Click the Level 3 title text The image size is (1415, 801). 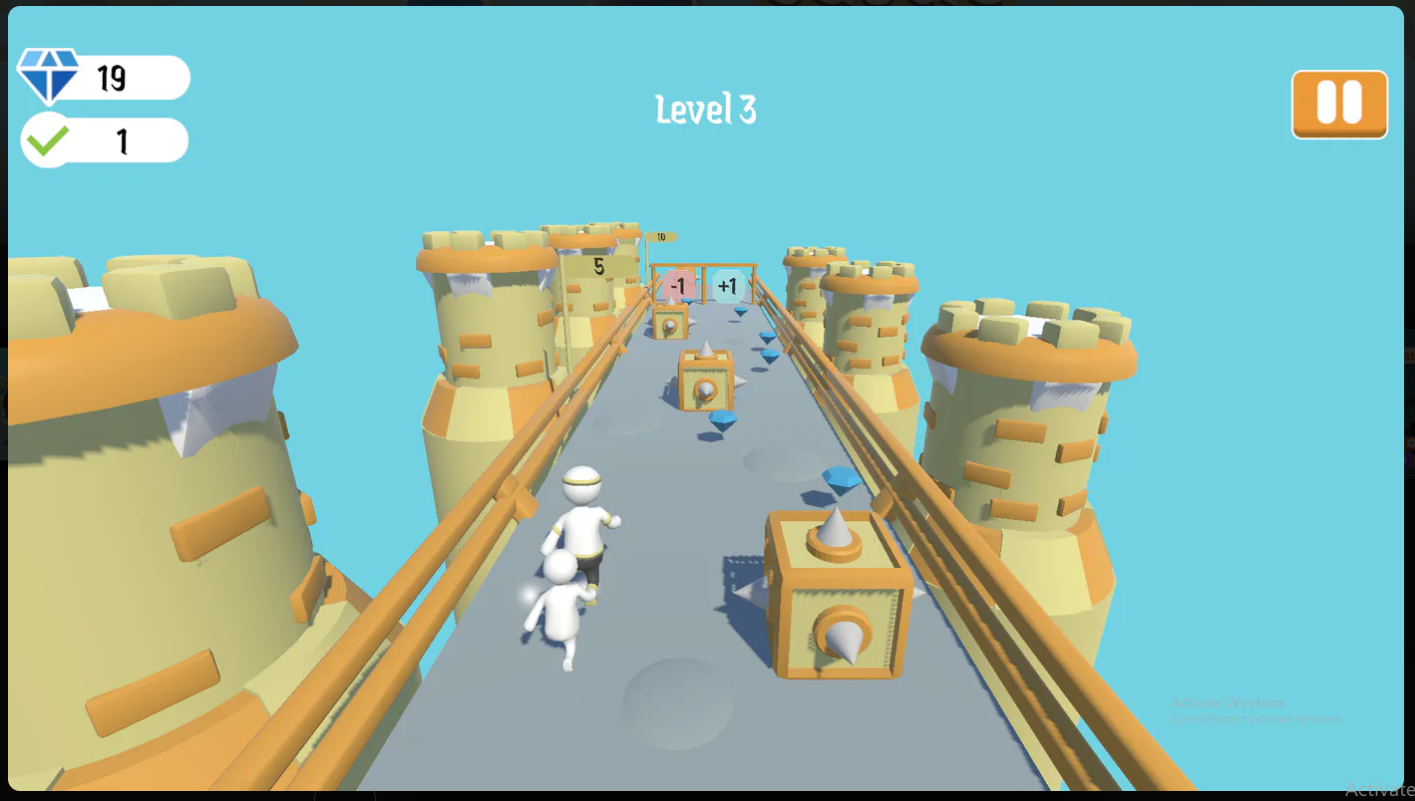coord(707,110)
